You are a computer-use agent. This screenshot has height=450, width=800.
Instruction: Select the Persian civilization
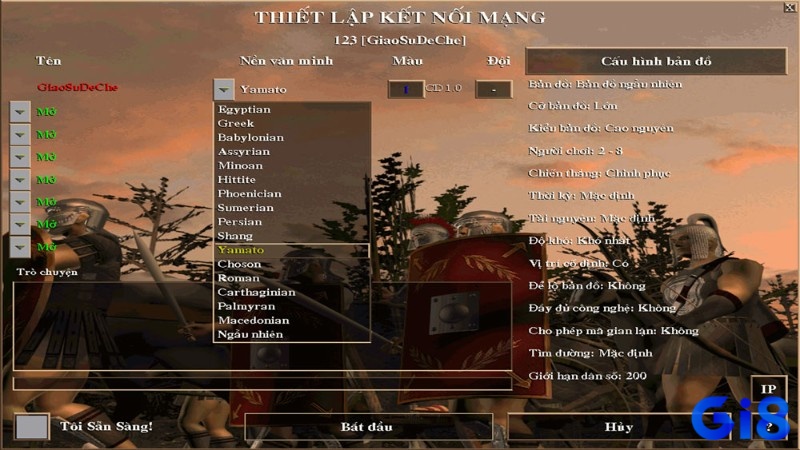(240, 221)
